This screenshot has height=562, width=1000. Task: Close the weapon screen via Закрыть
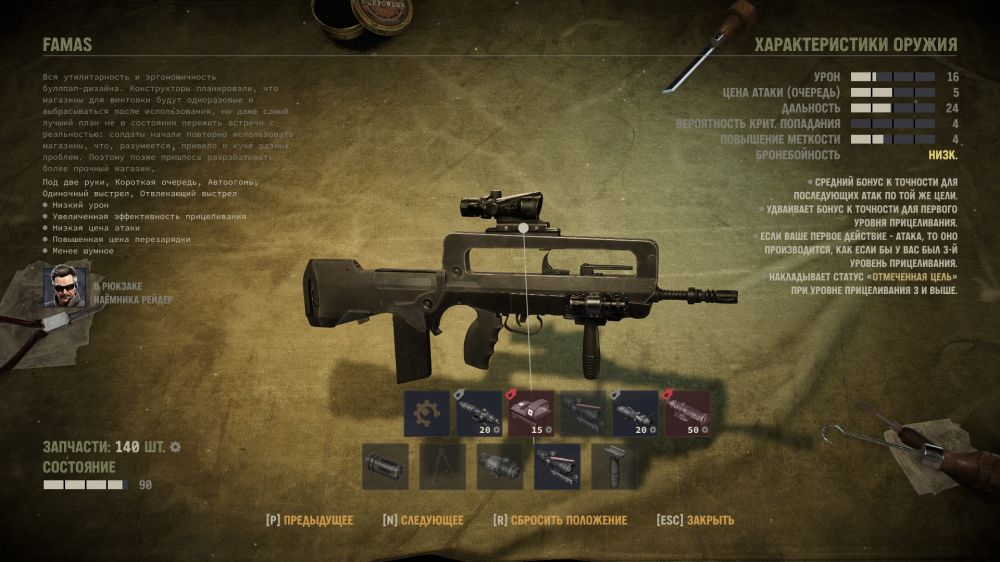pyautogui.click(x=695, y=520)
